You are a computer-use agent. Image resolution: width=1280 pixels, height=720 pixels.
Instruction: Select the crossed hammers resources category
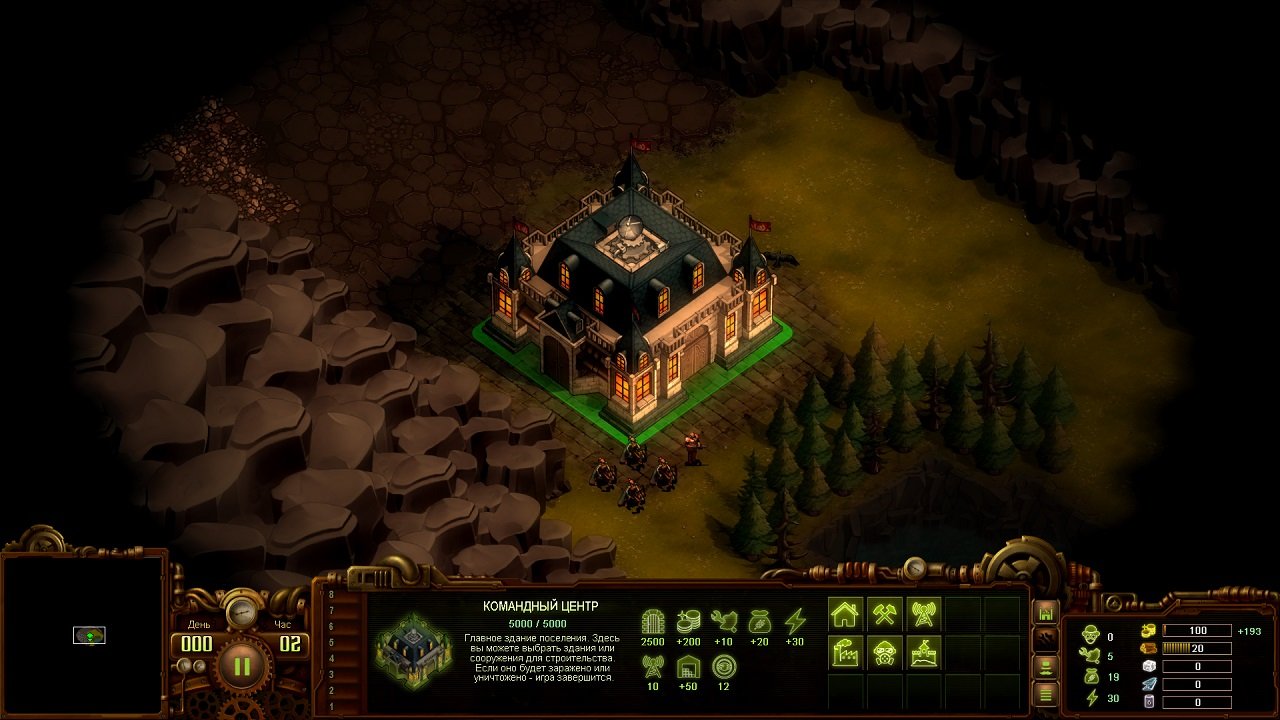pyautogui.click(x=885, y=614)
